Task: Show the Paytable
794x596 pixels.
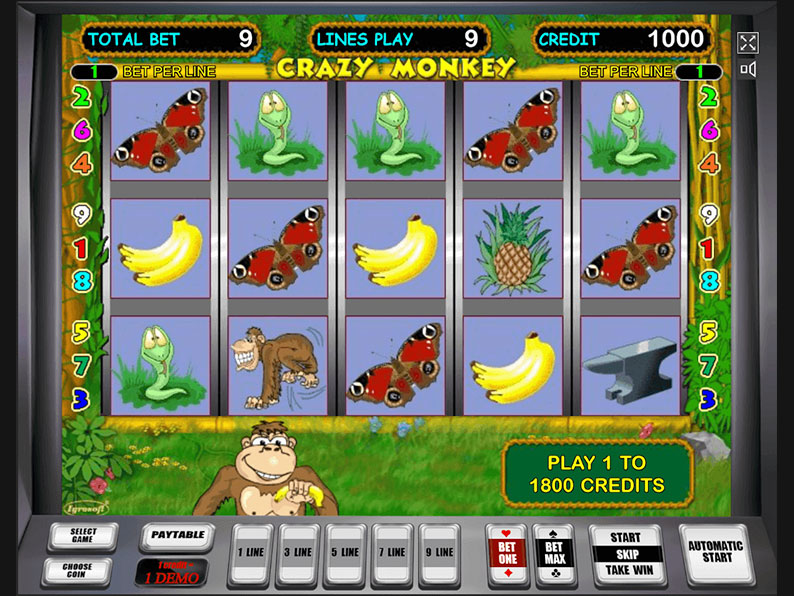Action: coord(178,537)
